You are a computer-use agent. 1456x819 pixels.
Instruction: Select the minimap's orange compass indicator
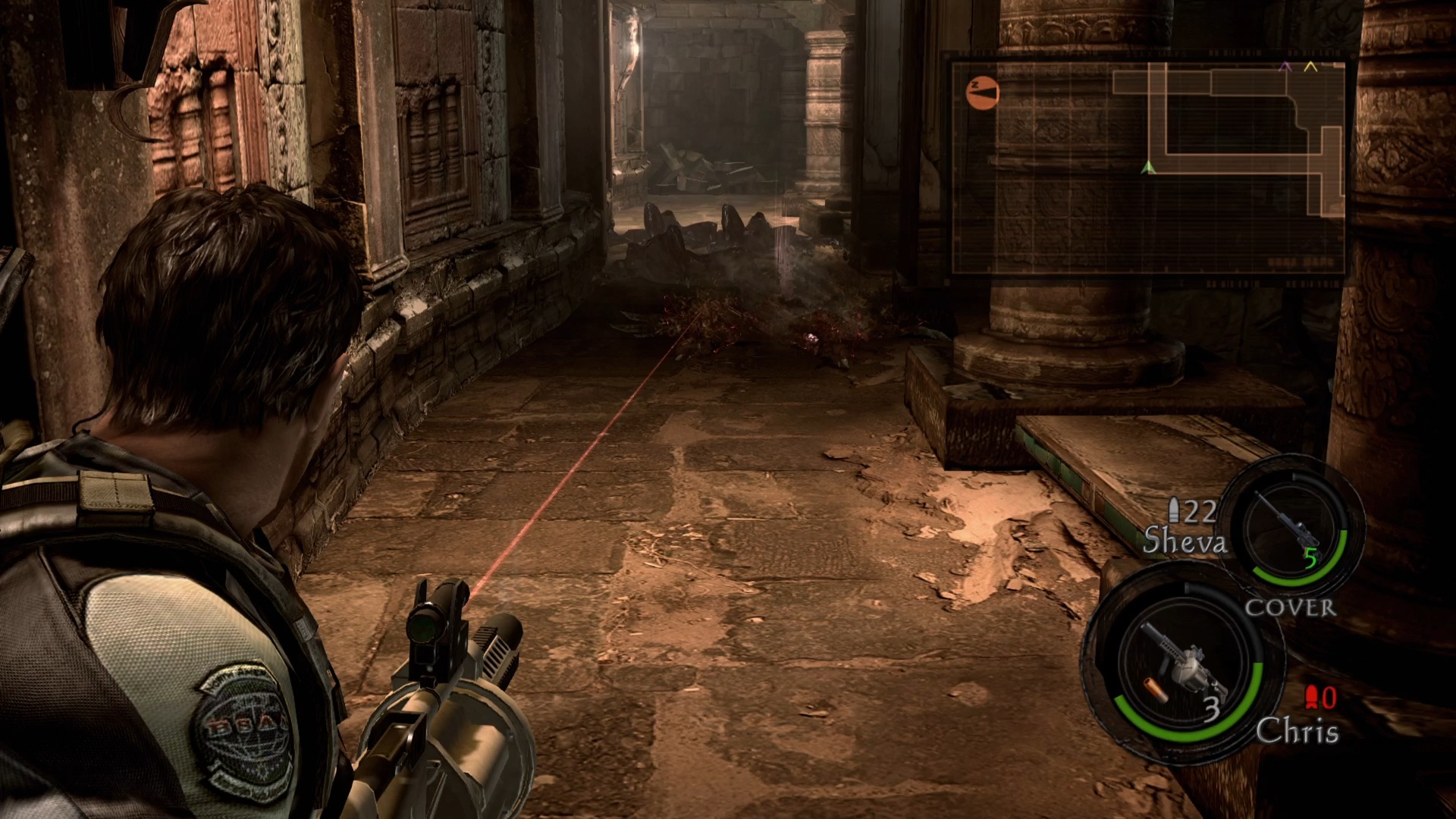click(983, 93)
